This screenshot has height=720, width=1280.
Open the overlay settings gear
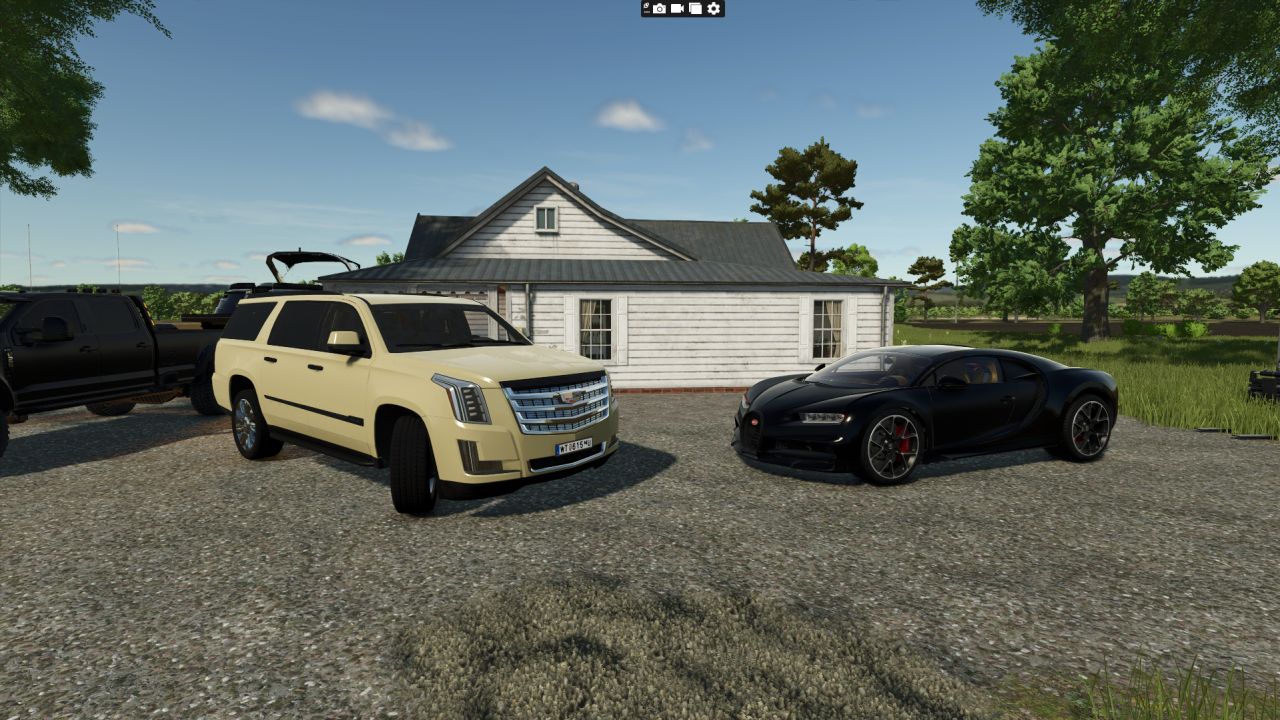(x=714, y=8)
